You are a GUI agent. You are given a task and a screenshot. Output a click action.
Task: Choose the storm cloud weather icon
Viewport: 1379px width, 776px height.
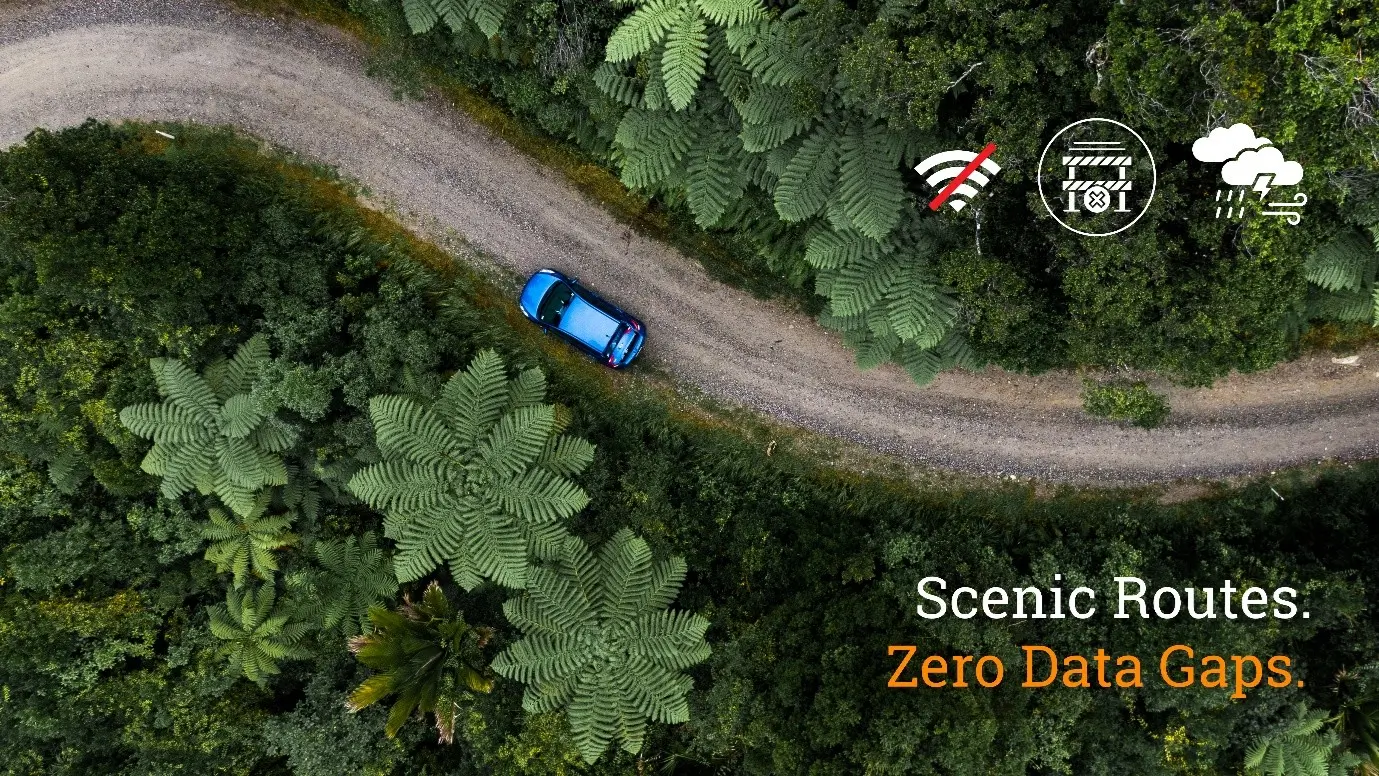pyautogui.click(x=1250, y=174)
